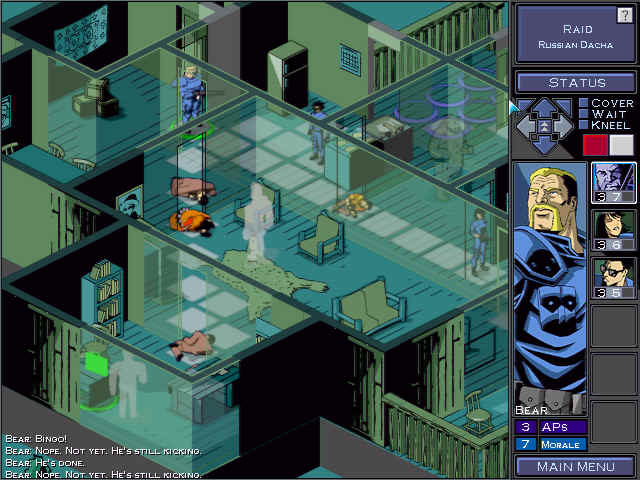This screenshot has height=480, width=640.
Task: Enable the Kneel option
Action: [x=584, y=125]
